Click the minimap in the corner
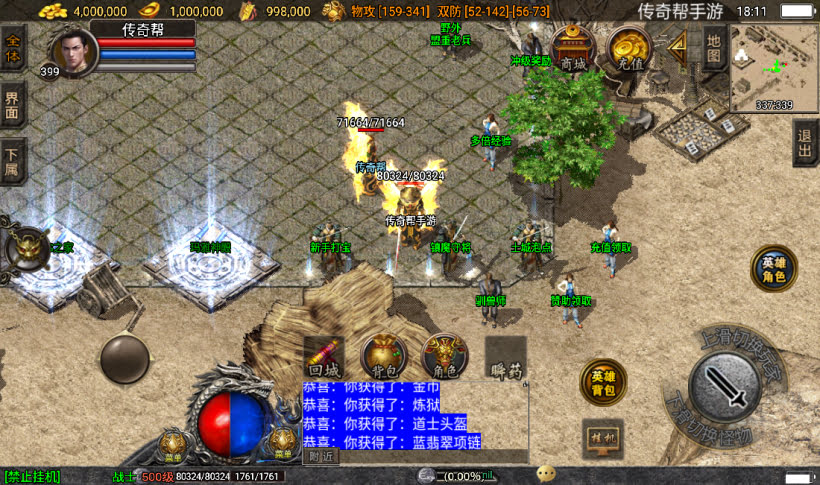 (x=773, y=67)
